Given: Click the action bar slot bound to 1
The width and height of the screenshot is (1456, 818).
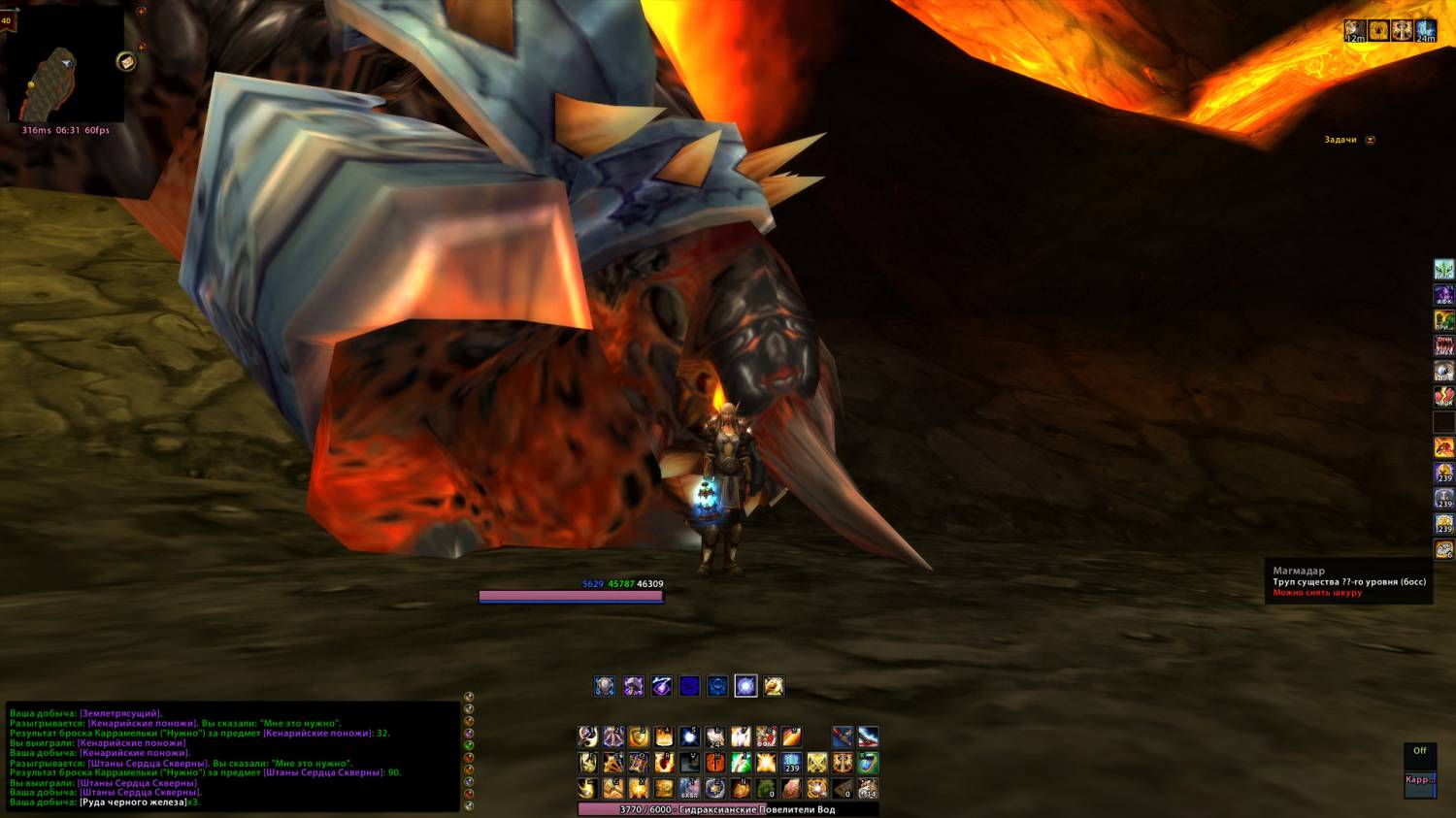Looking at the screenshot, I should (x=588, y=736).
